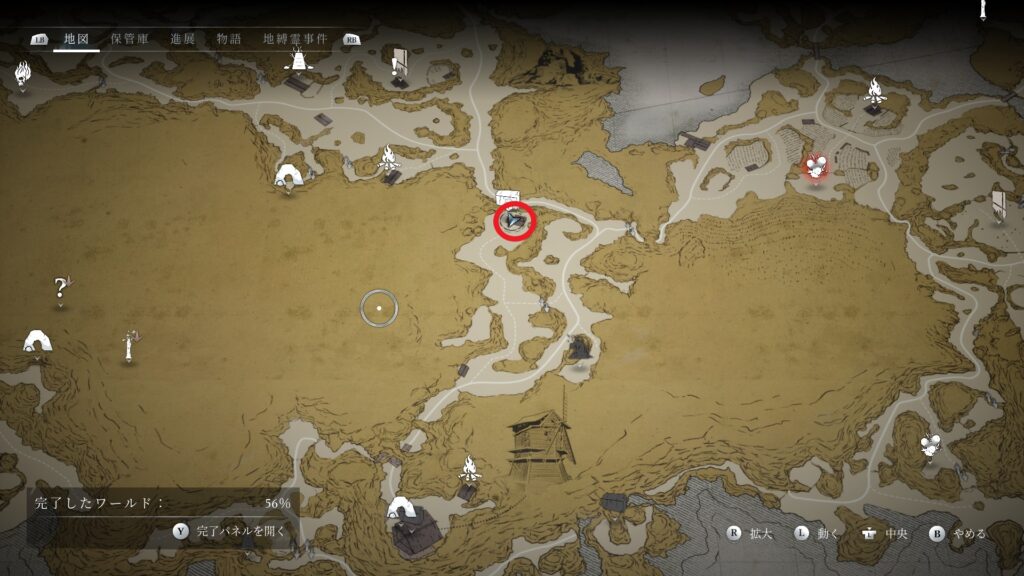
Task: Select the 物語 tab
Action: click(x=229, y=38)
